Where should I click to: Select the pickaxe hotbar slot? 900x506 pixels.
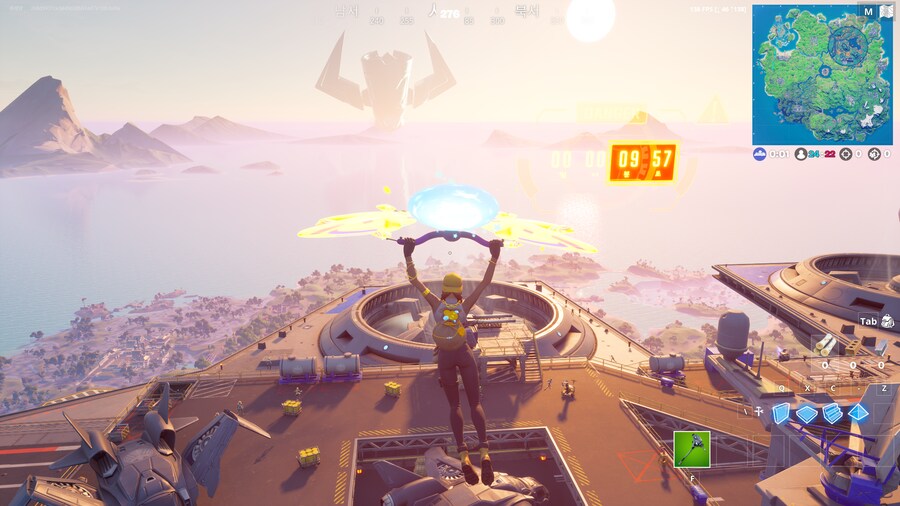click(691, 449)
